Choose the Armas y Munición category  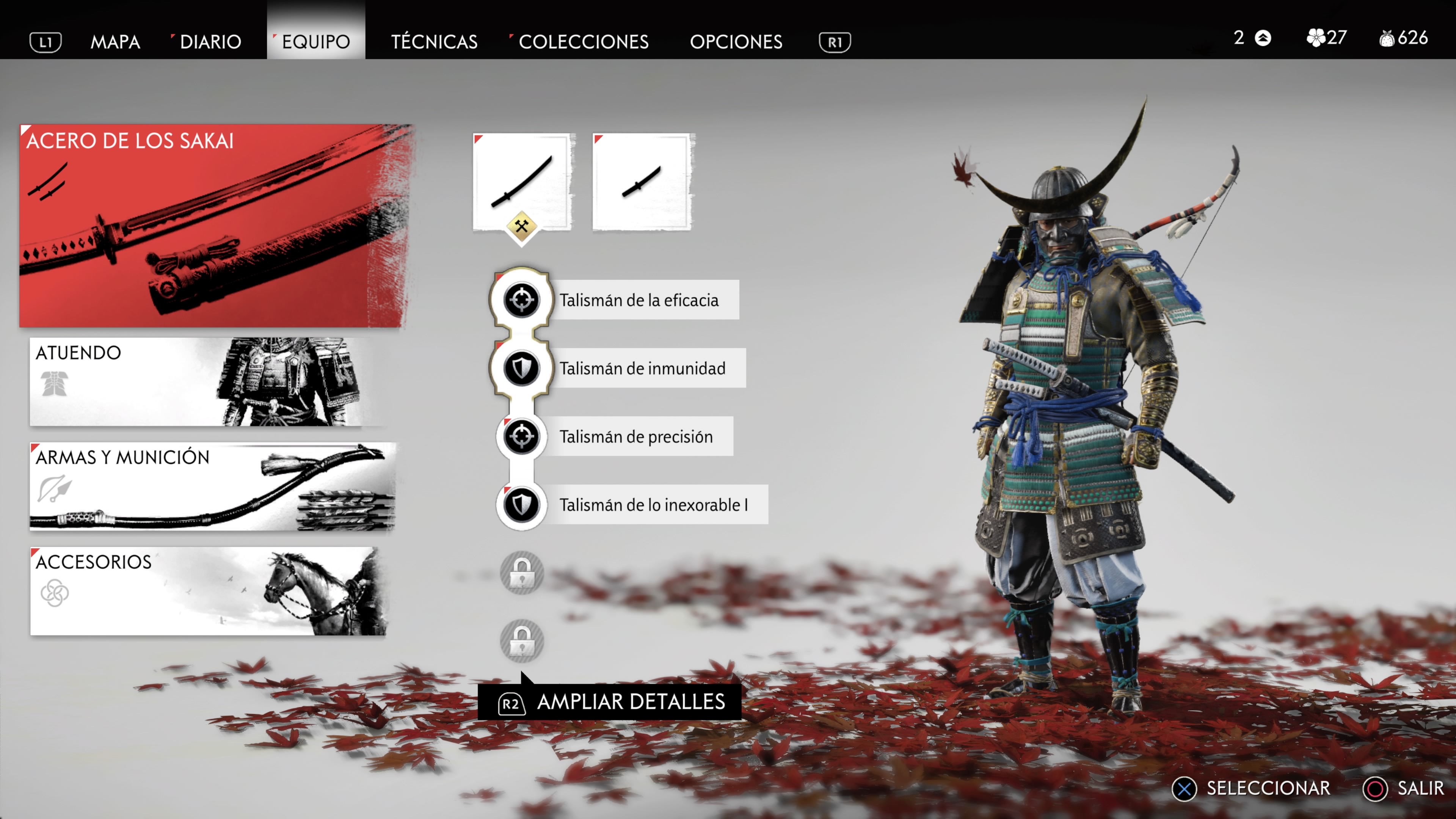pos(212,486)
